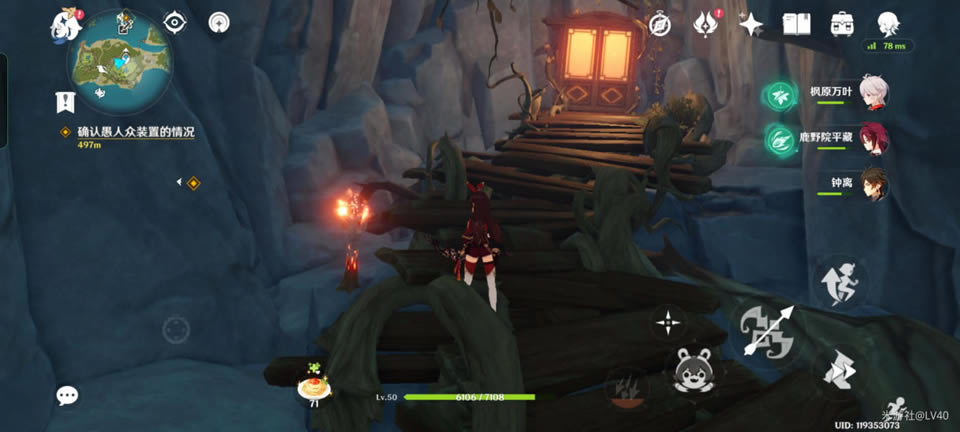
Task: Open the character screen head icon
Action: pyautogui.click(x=887, y=23)
